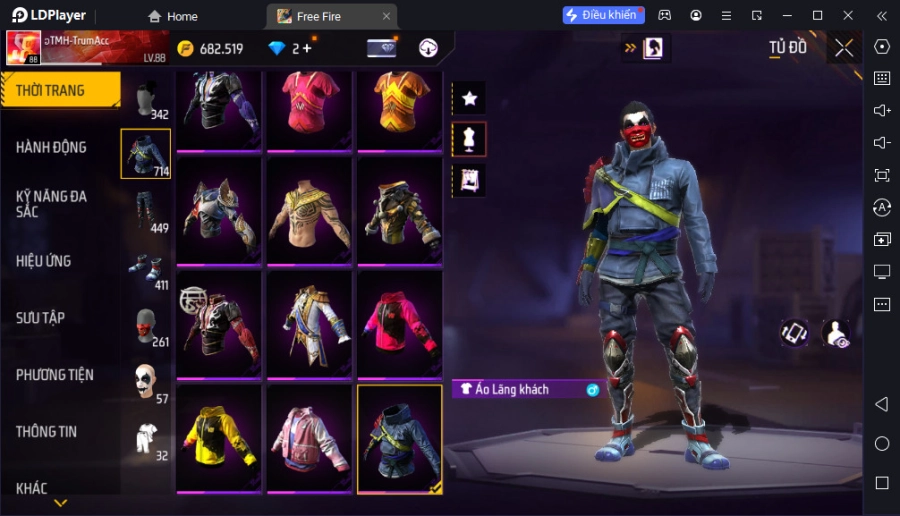Choose the shoes category with 411 items
The image size is (900, 516).
click(x=146, y=269)
